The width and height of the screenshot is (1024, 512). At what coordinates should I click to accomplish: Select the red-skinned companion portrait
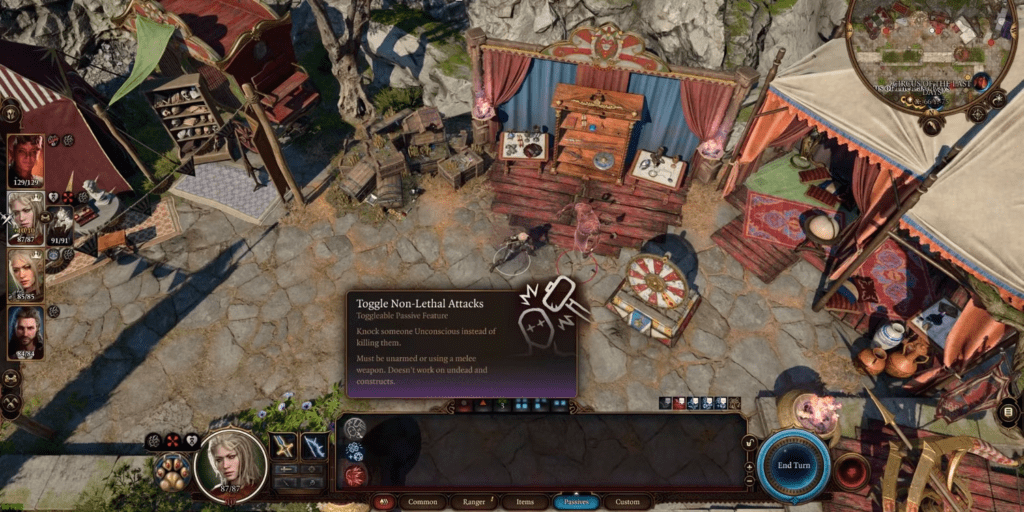point(25,160)
